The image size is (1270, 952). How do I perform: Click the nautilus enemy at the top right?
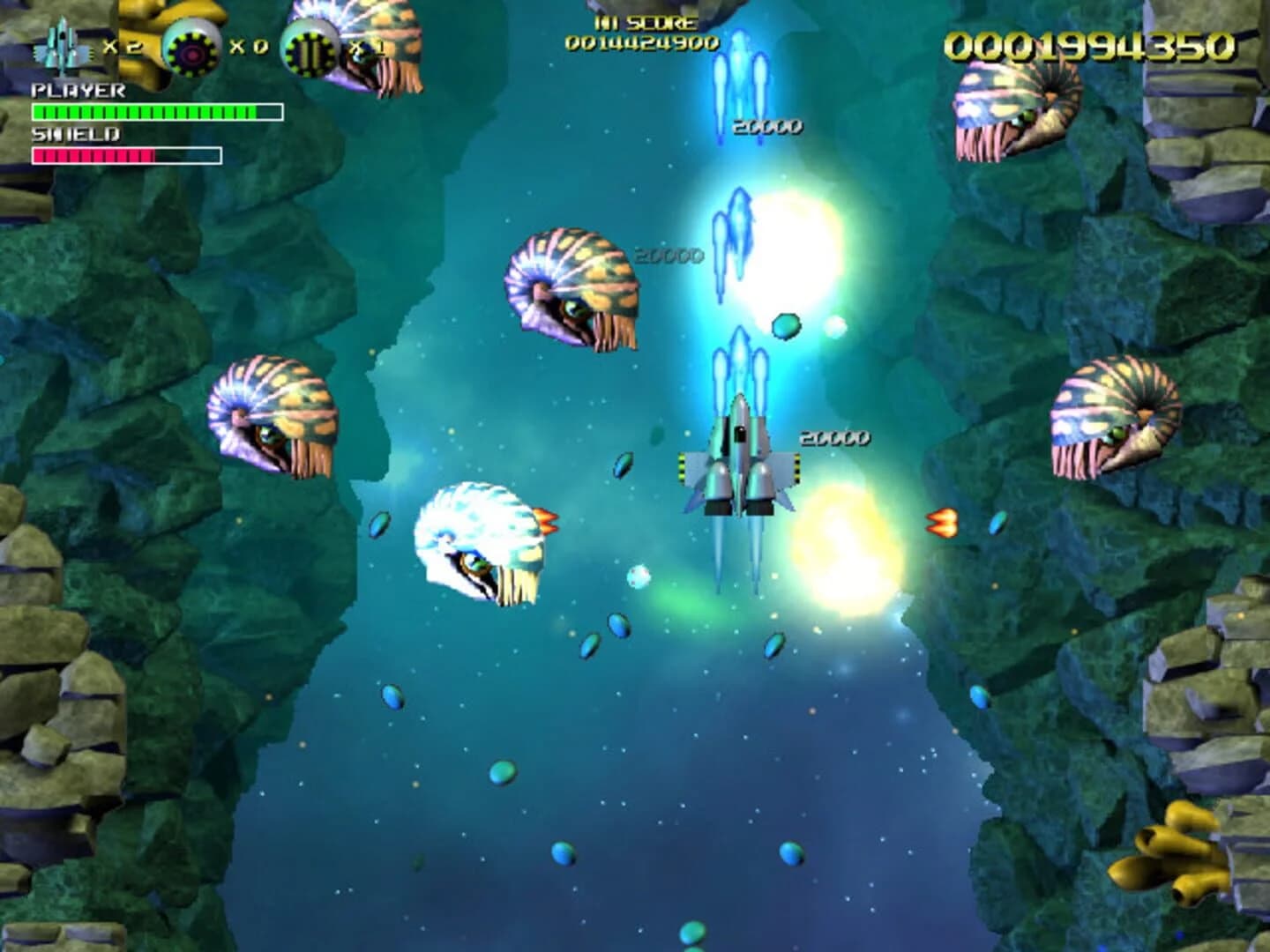(1014, 110)
